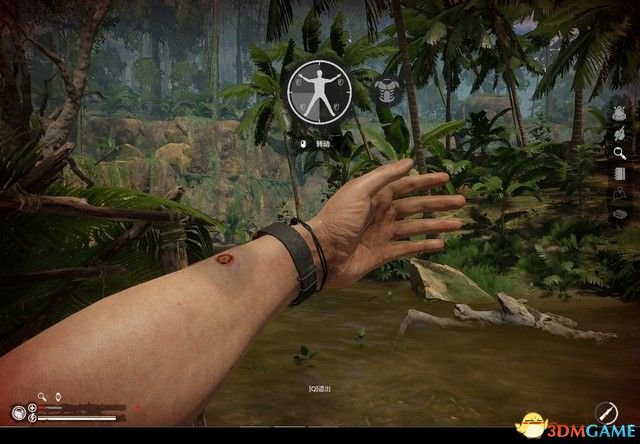Click the wristwatch icon above the status bars
The width and height of the screenshot is (640, 444).
[x=57, y=396]
